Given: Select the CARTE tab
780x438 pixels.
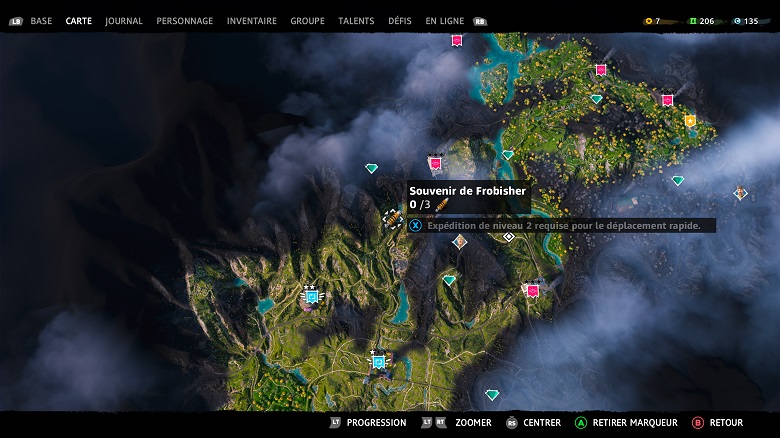Looking at the screenshot, I should 79,21.
